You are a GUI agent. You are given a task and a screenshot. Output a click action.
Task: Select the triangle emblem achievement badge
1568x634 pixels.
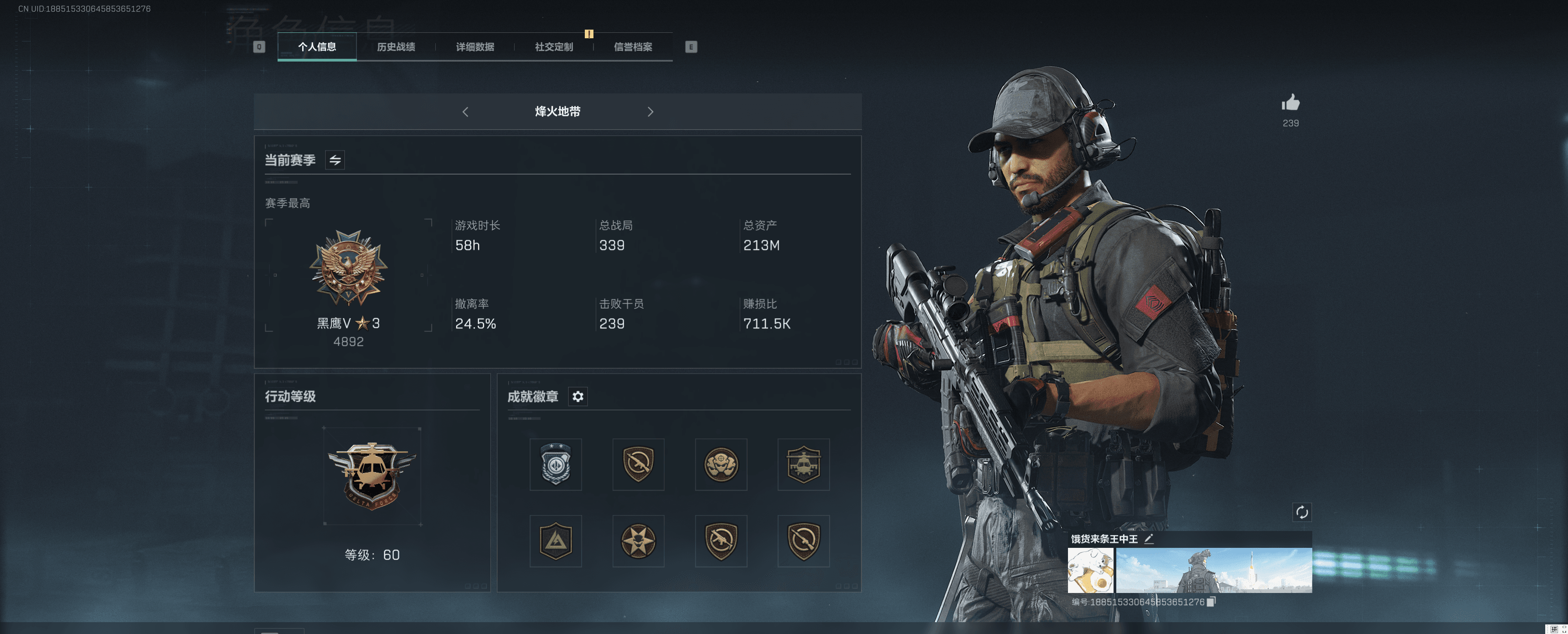556,541
